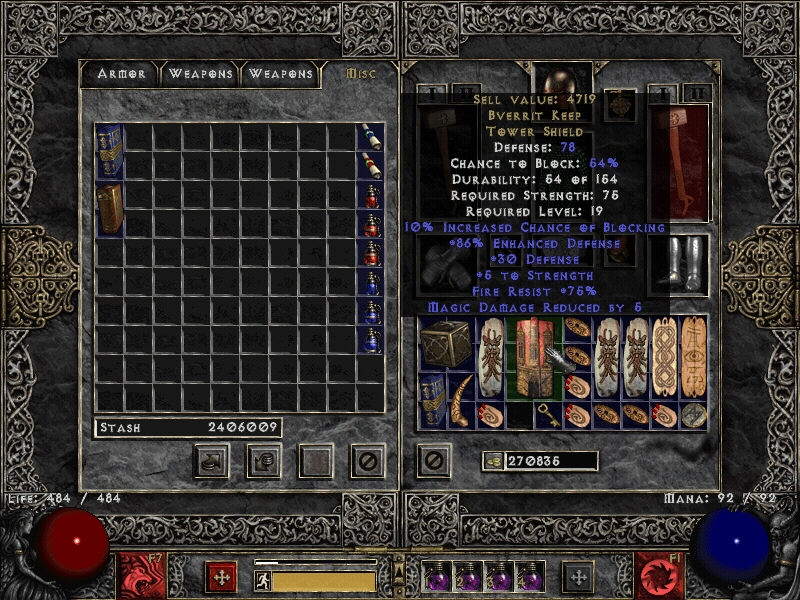Select the Horadric Cube in inventory
Viewport: 800px width, 600px height.
(x=446, y=344)
